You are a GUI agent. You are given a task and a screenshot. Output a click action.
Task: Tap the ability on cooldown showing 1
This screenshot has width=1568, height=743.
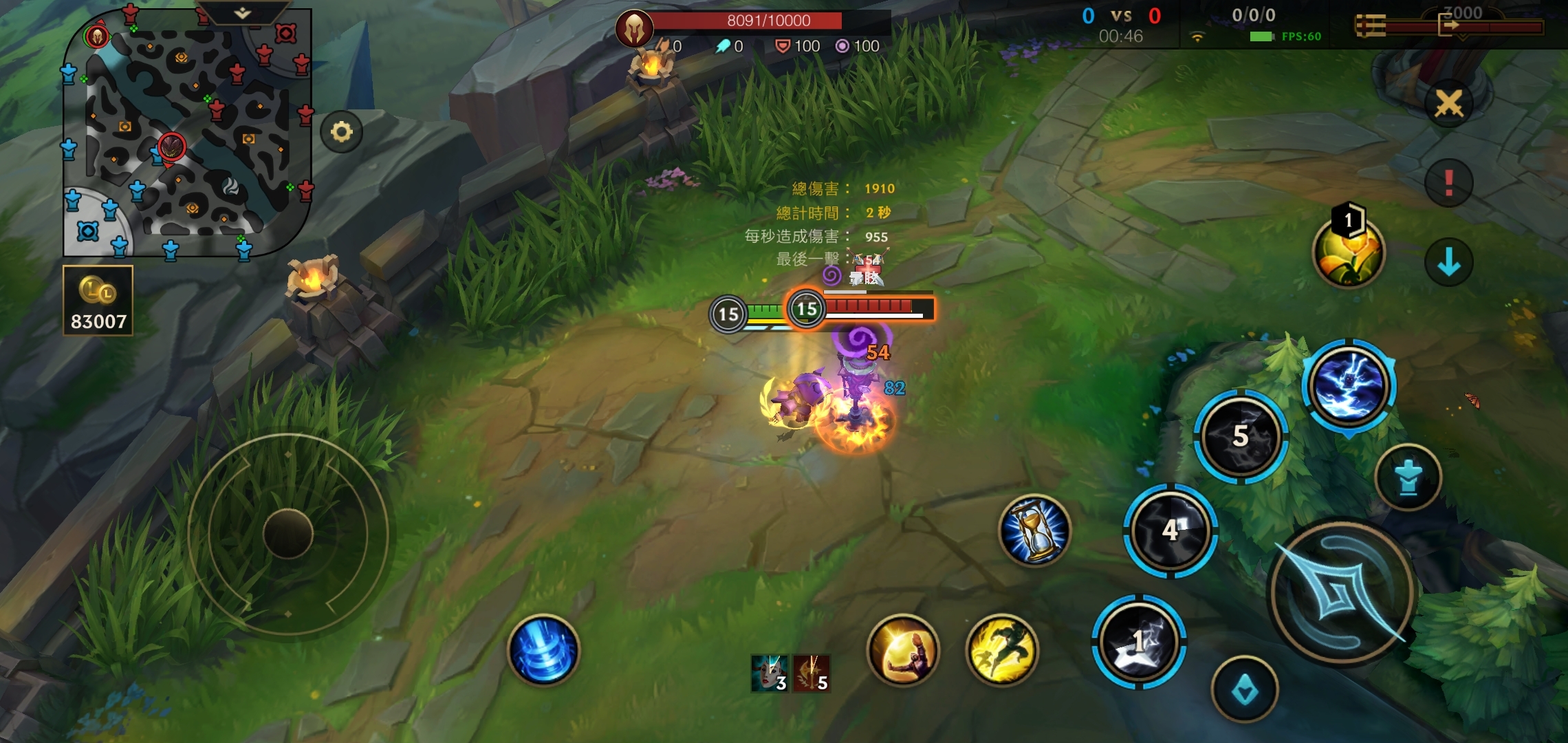(x=1139, y=641)
